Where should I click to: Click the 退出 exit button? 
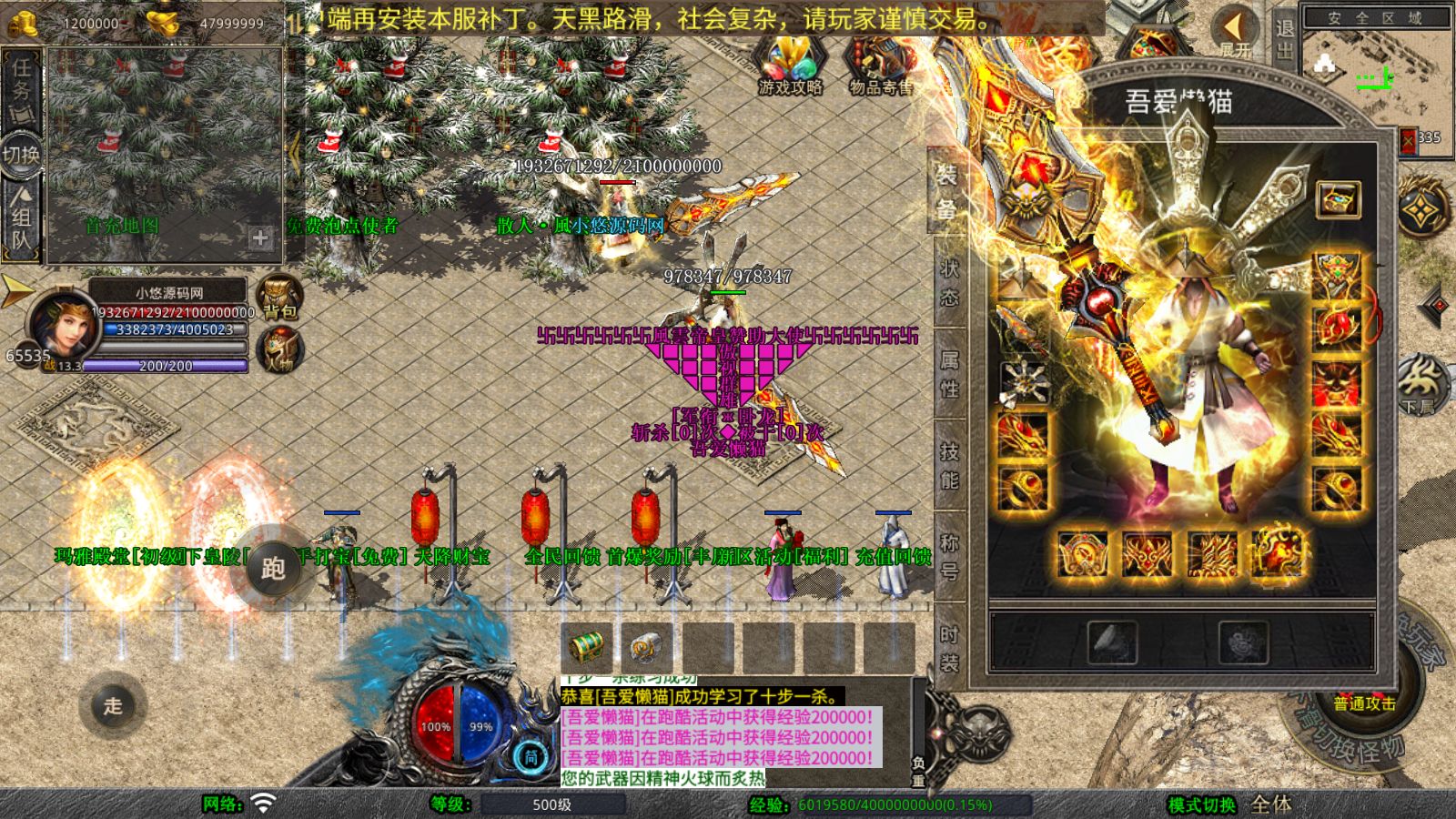[1284, 38]
